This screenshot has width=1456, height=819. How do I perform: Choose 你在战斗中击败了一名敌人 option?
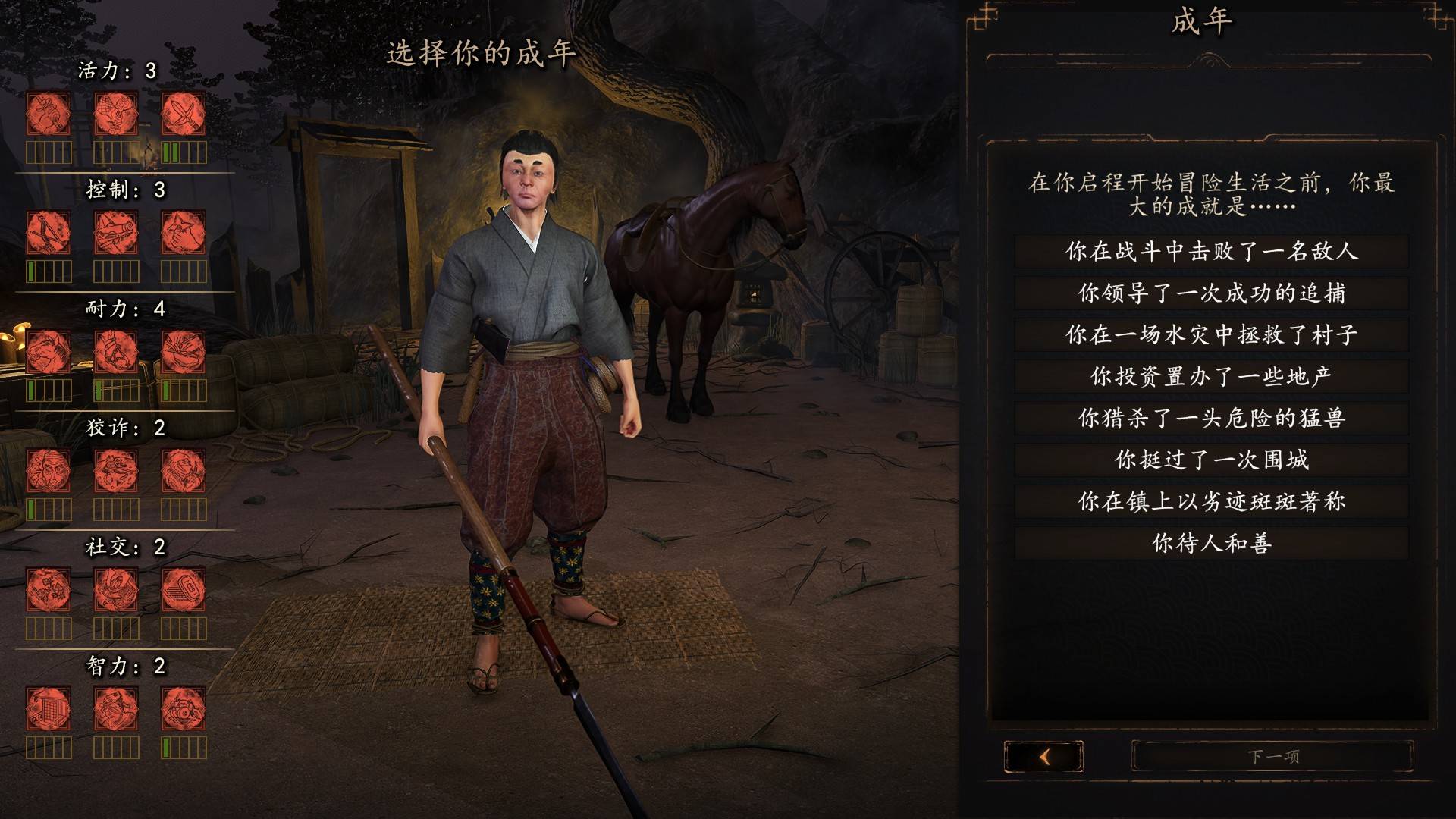1211,251
